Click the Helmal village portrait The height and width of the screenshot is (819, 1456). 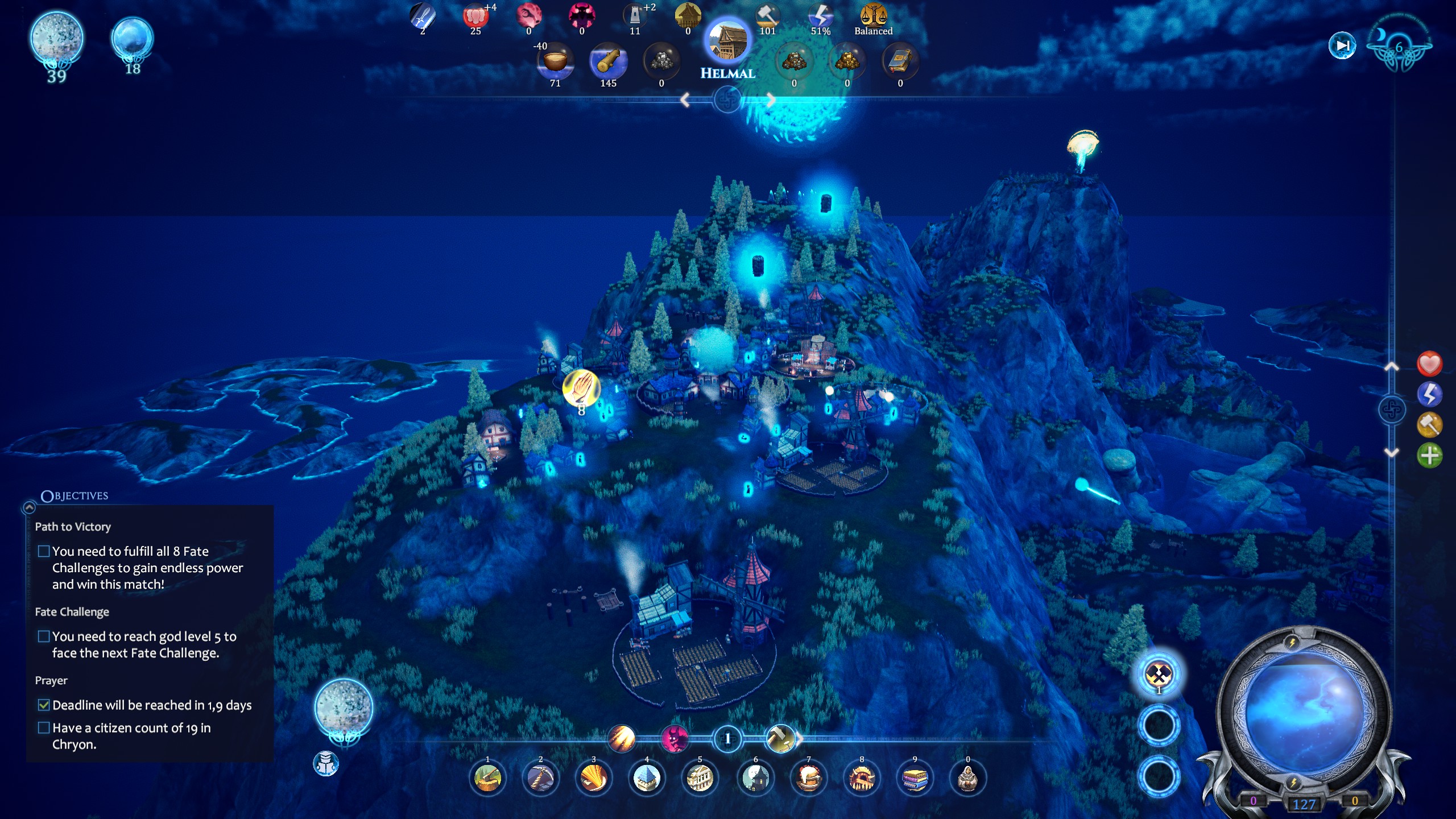[727, 42]
